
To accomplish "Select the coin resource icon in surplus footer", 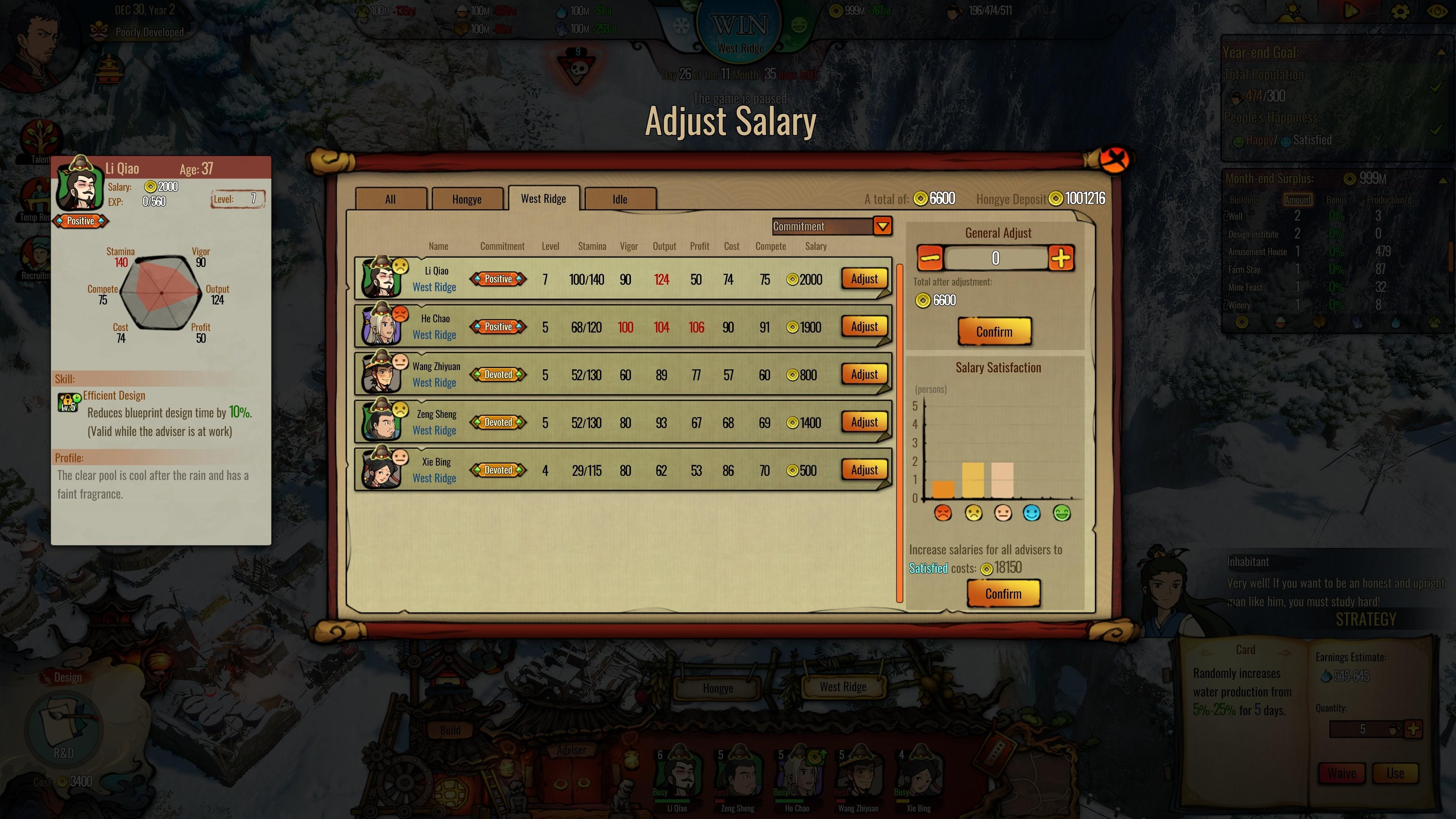I will tap(1243, 322).
